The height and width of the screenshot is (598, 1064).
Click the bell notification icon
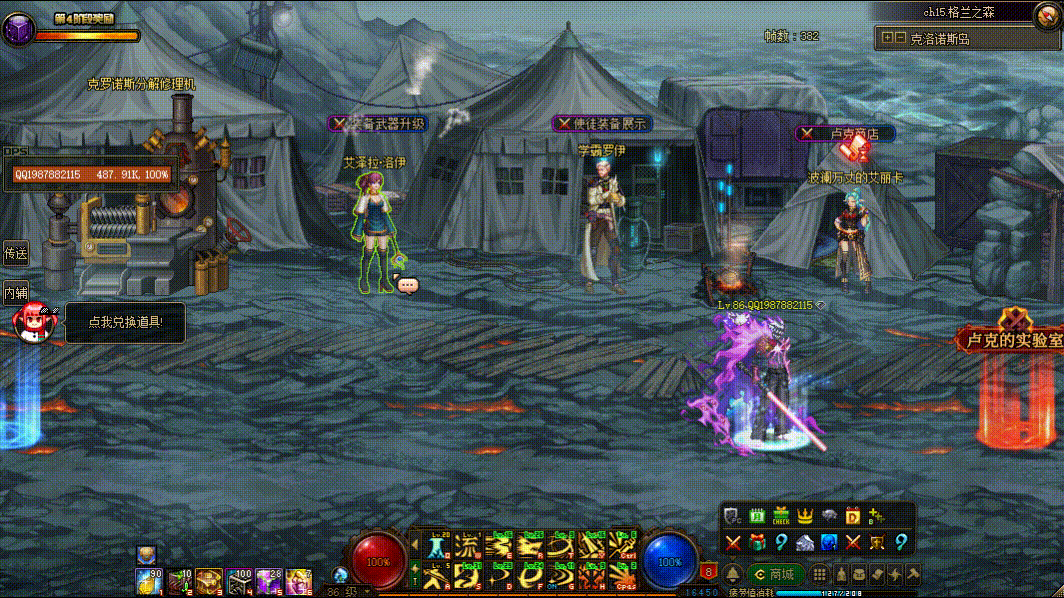click(733, 574)
